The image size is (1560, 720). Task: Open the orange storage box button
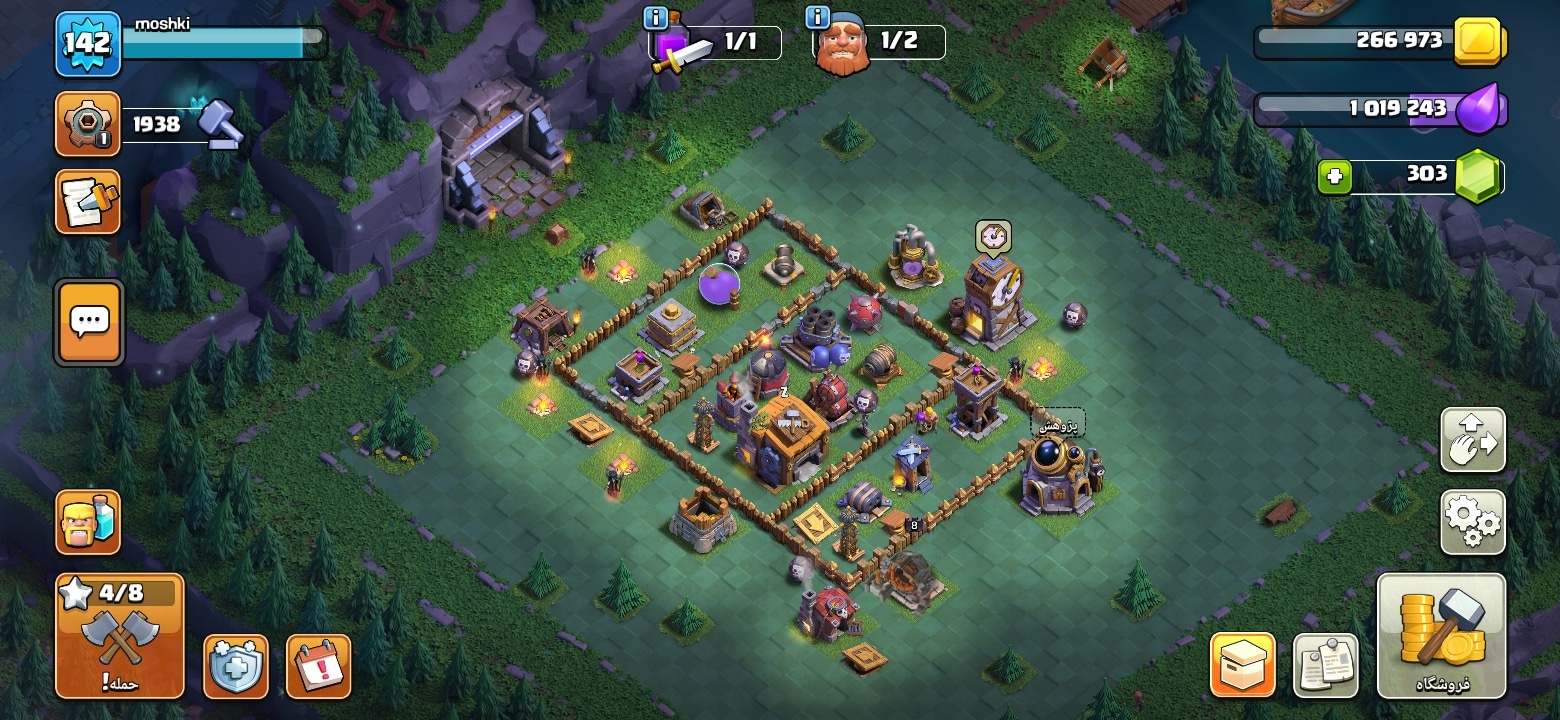1243,665
